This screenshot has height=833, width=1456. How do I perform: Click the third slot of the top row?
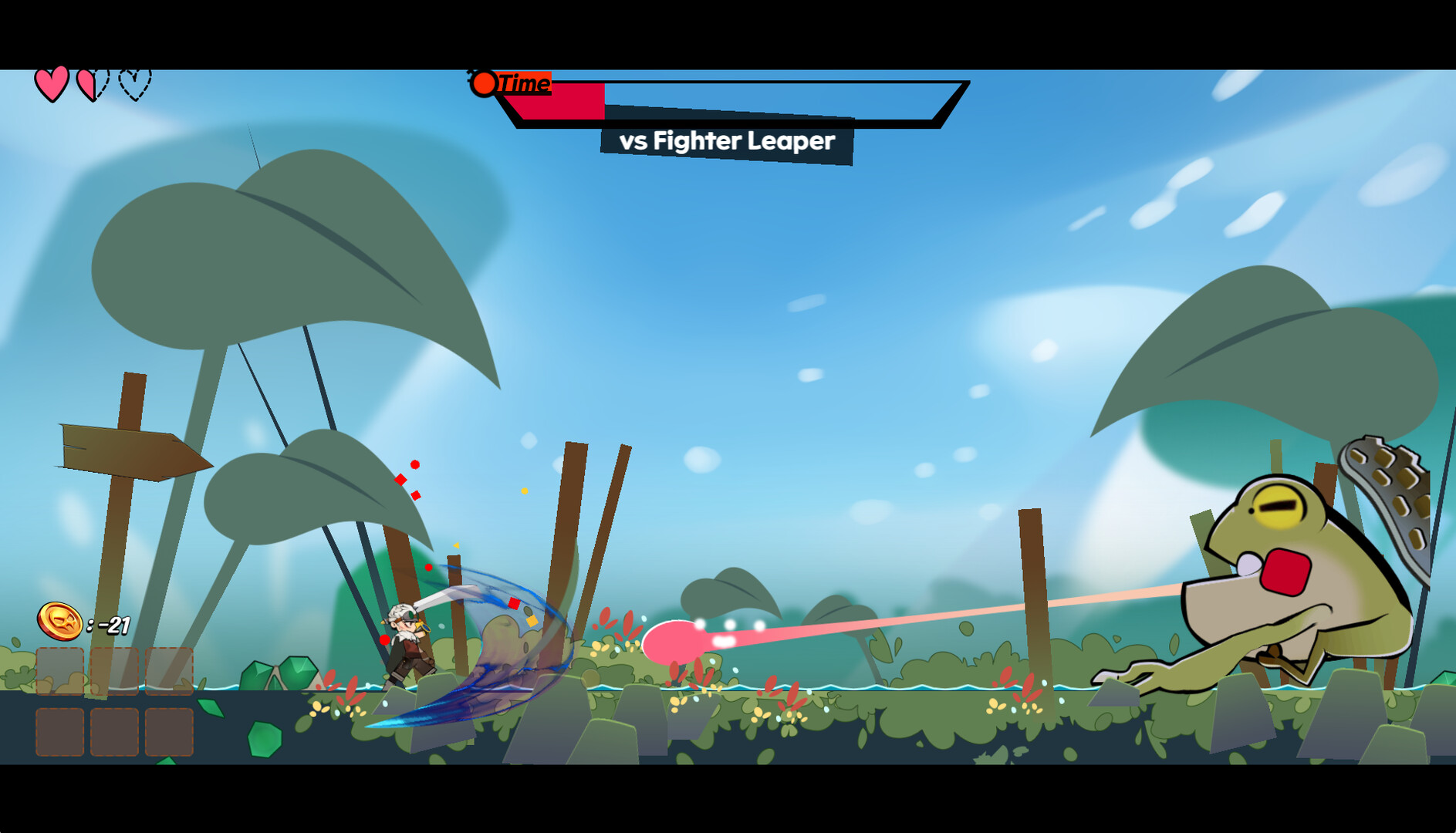tap(170, 669)
